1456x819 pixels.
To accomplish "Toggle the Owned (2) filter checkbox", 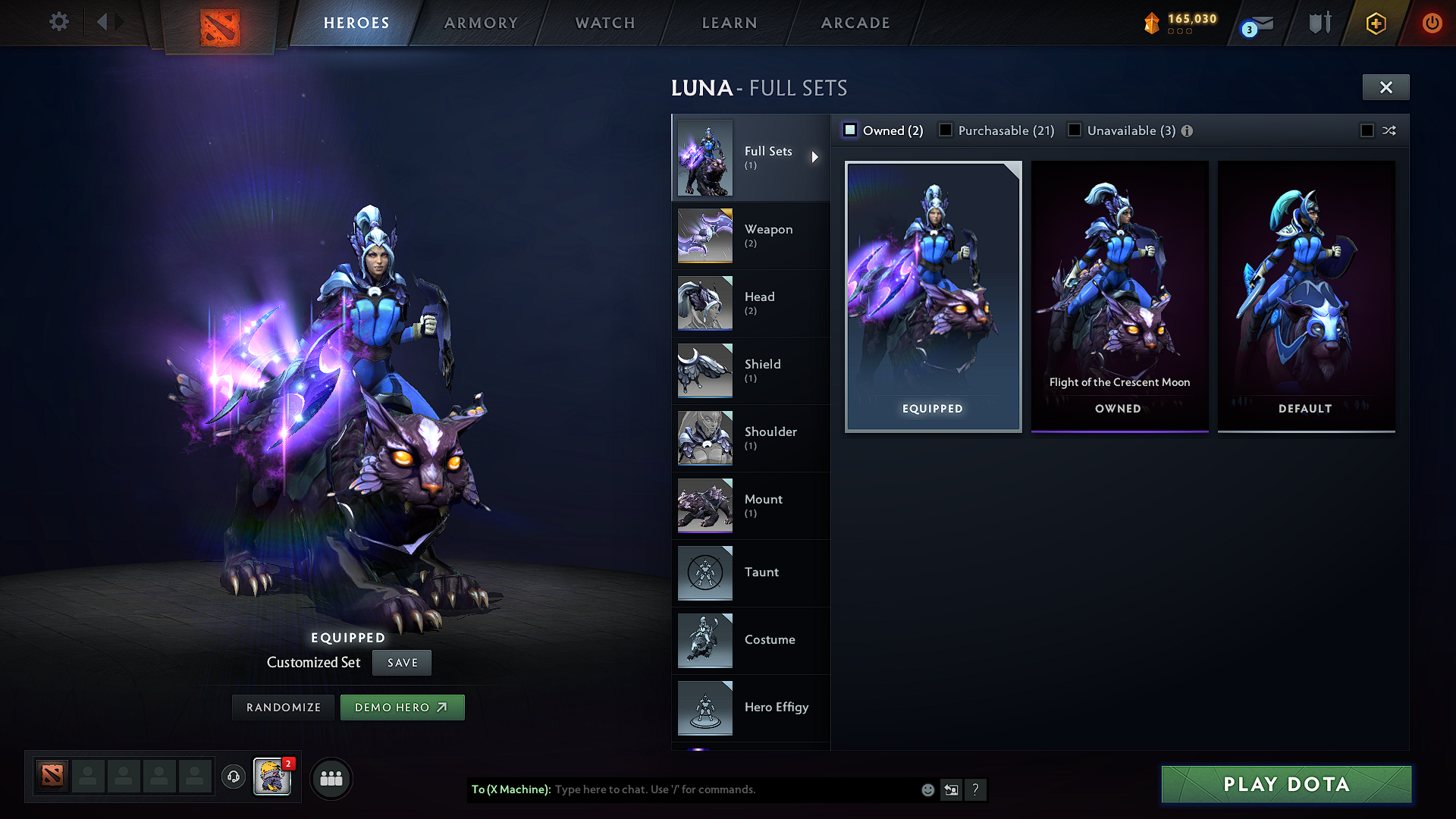I will point(850,130).
